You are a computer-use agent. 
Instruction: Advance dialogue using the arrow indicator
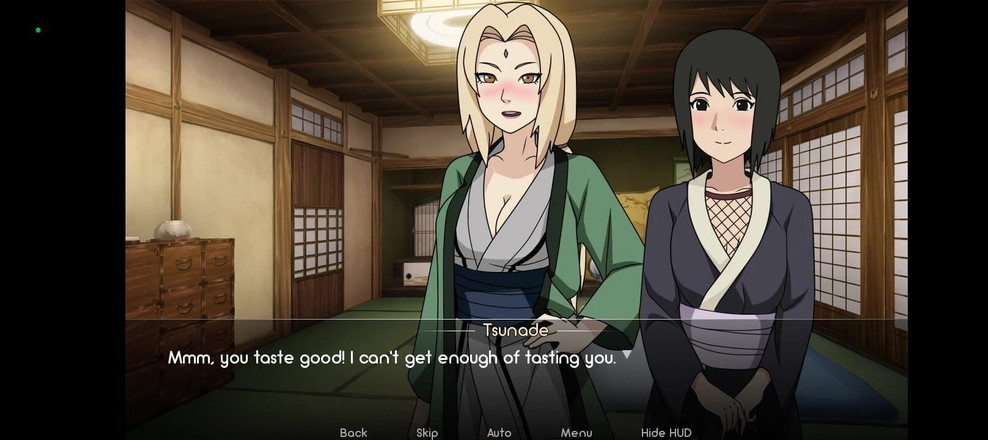click(627, 354)
